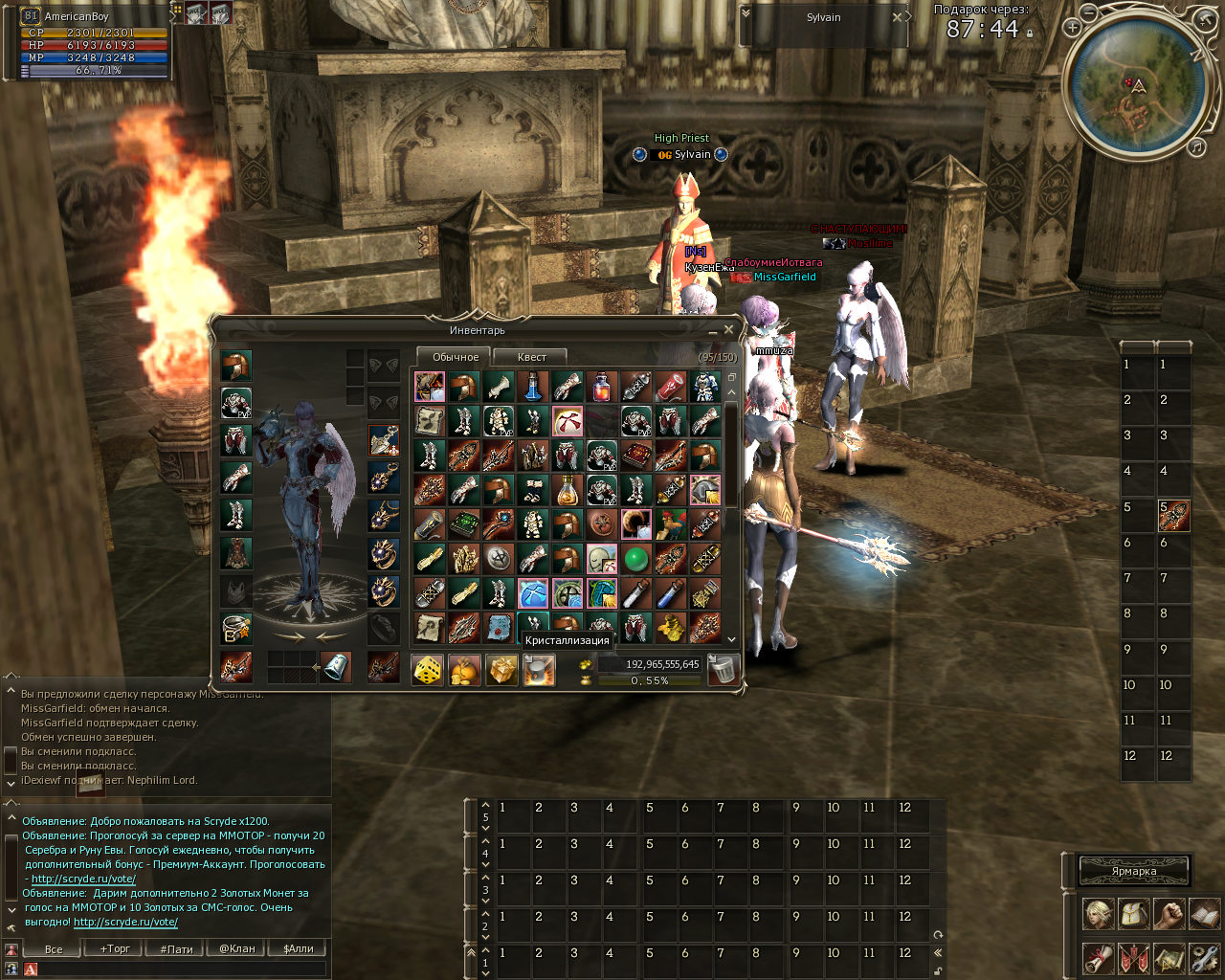Switch chat to the @Клан tab
The width and height of the screenshot is (1225, 980).
237,949
